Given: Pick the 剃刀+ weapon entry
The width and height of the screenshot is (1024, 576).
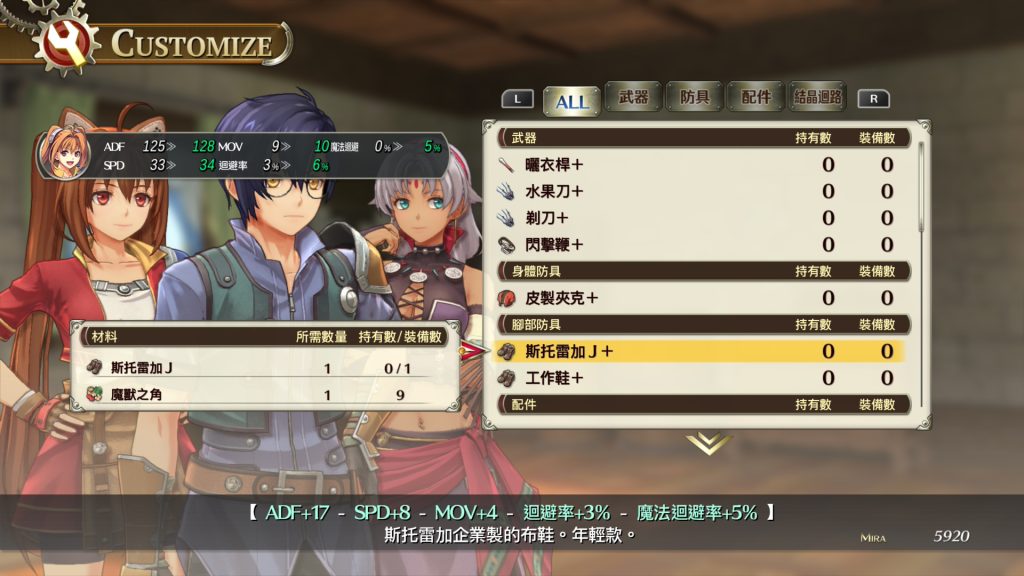Looking at the screenshot, I should (700, 218).
